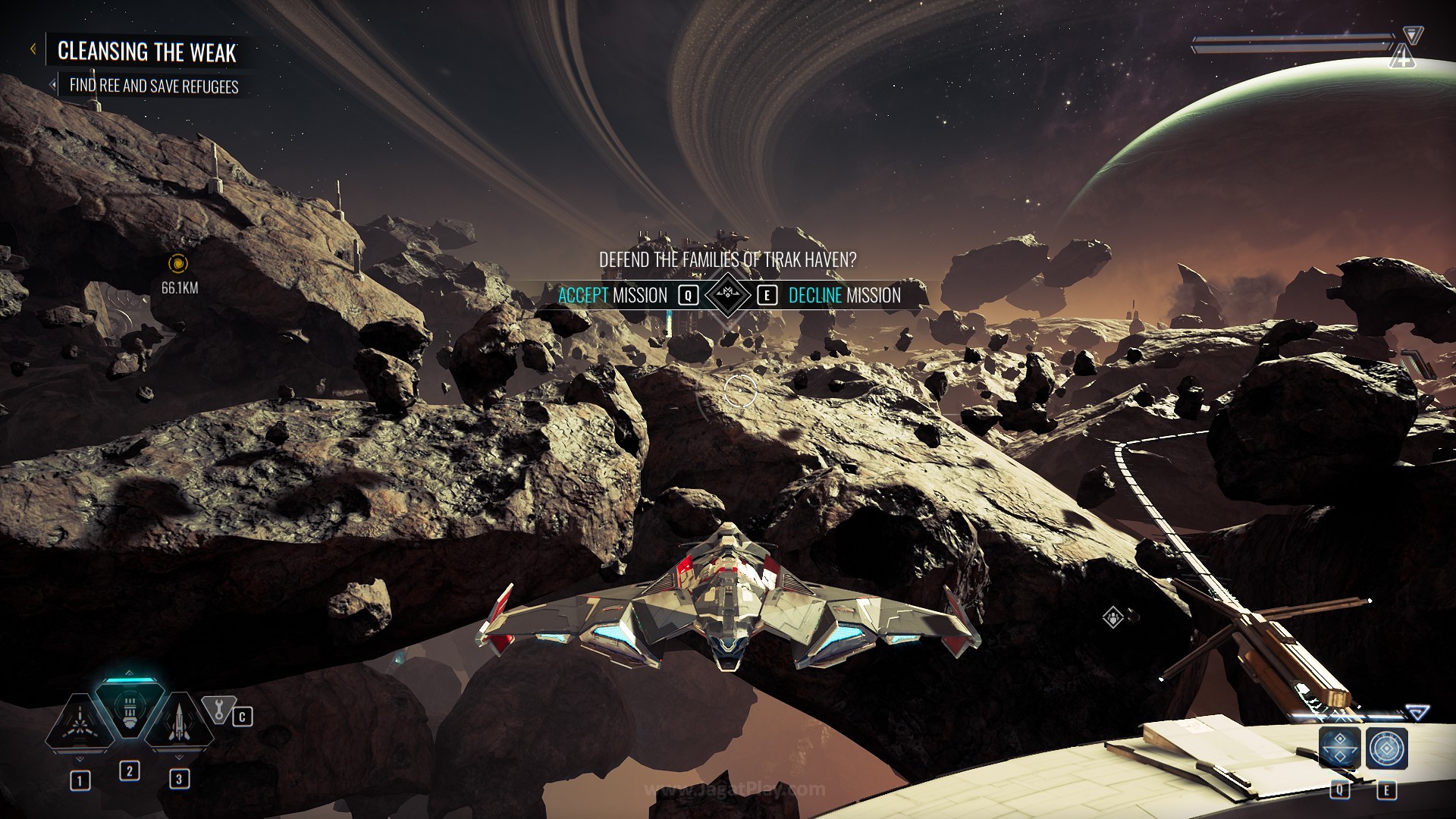Activate the concentric-ring shield device ability
The height and width of the screenshot is (819, 1456).
click(x=1387, y=748)
